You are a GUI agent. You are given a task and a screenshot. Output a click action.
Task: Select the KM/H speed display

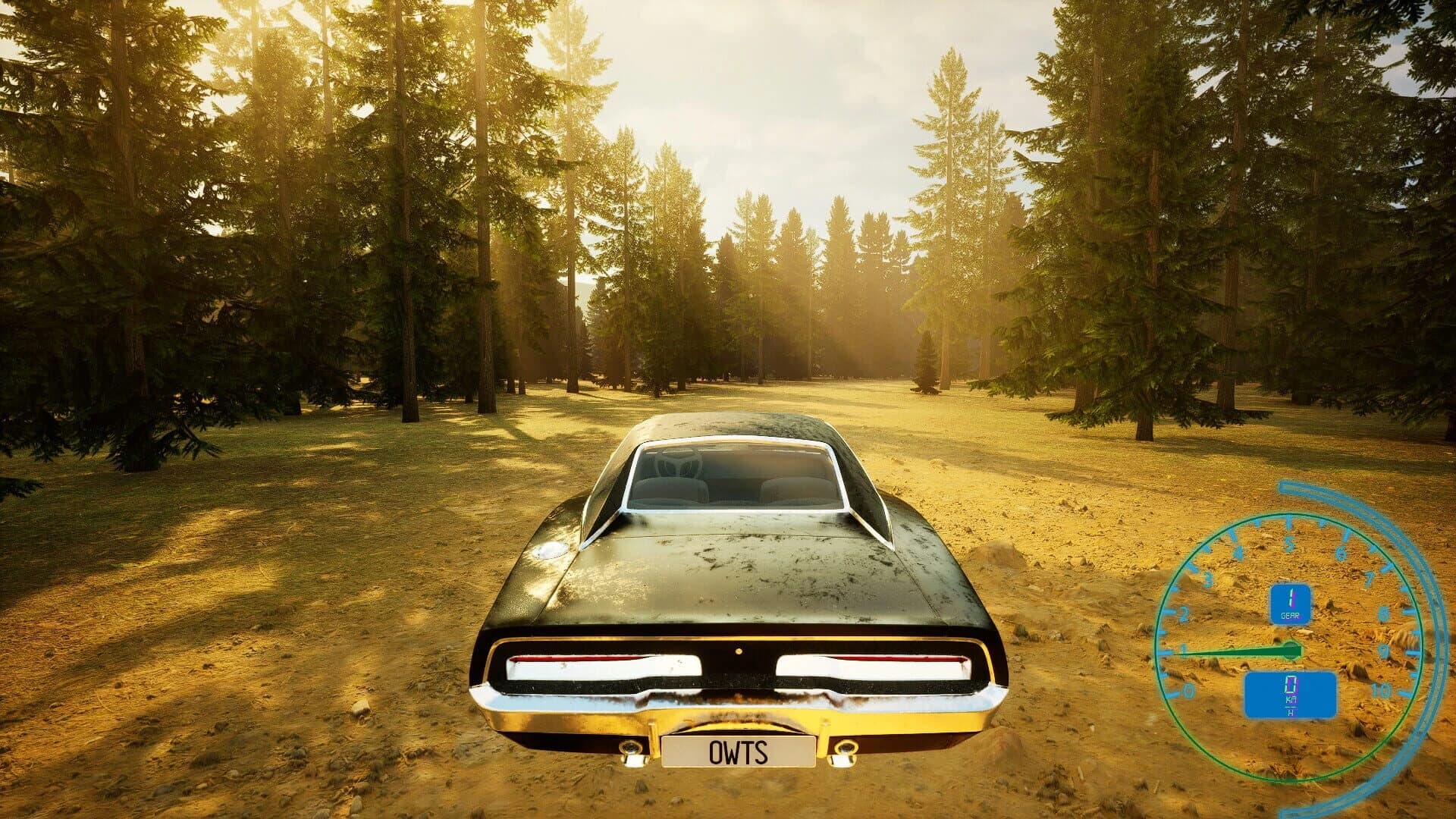(x=1291, y=692)
